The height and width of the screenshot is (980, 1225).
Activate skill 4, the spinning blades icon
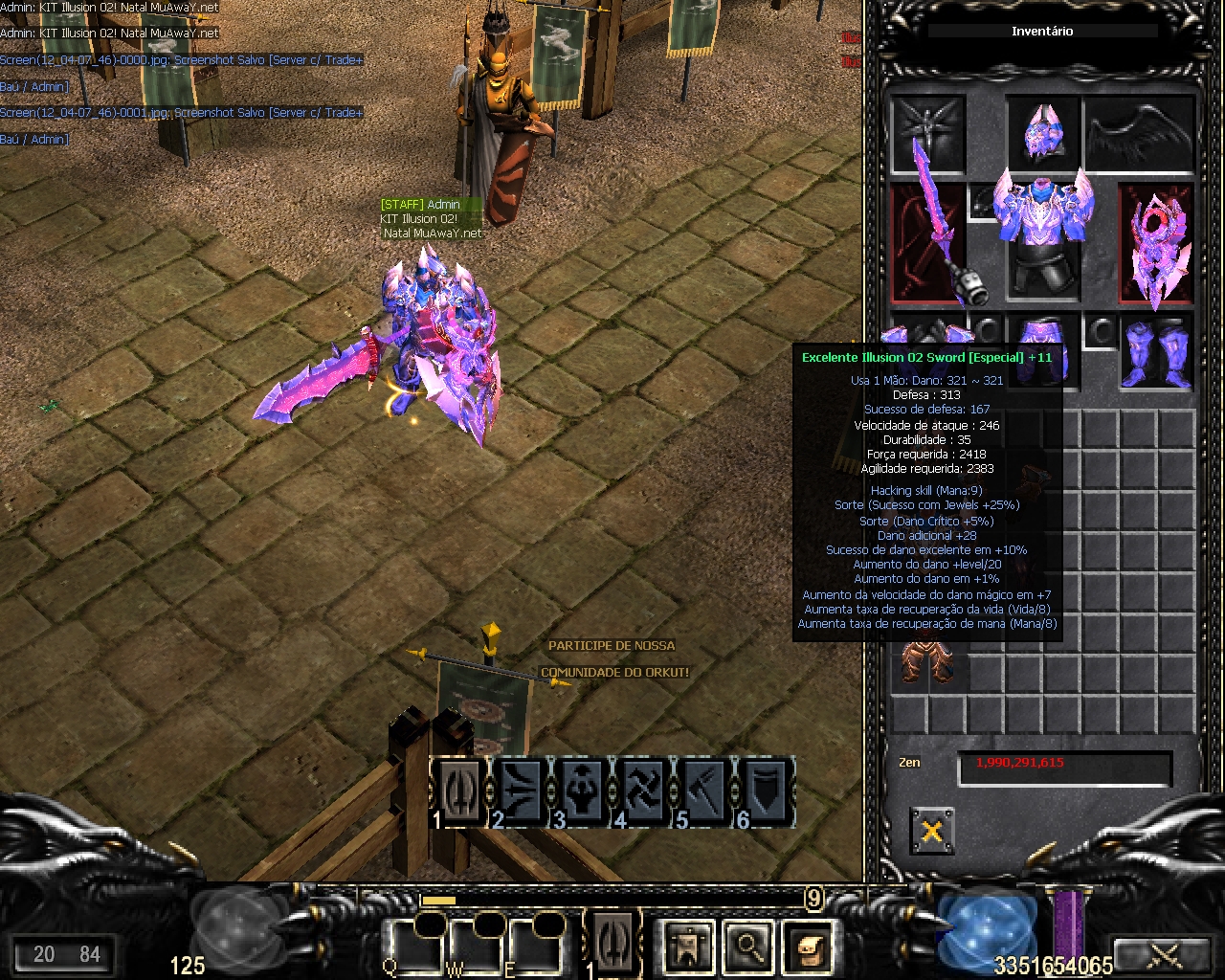coord(642,791)
